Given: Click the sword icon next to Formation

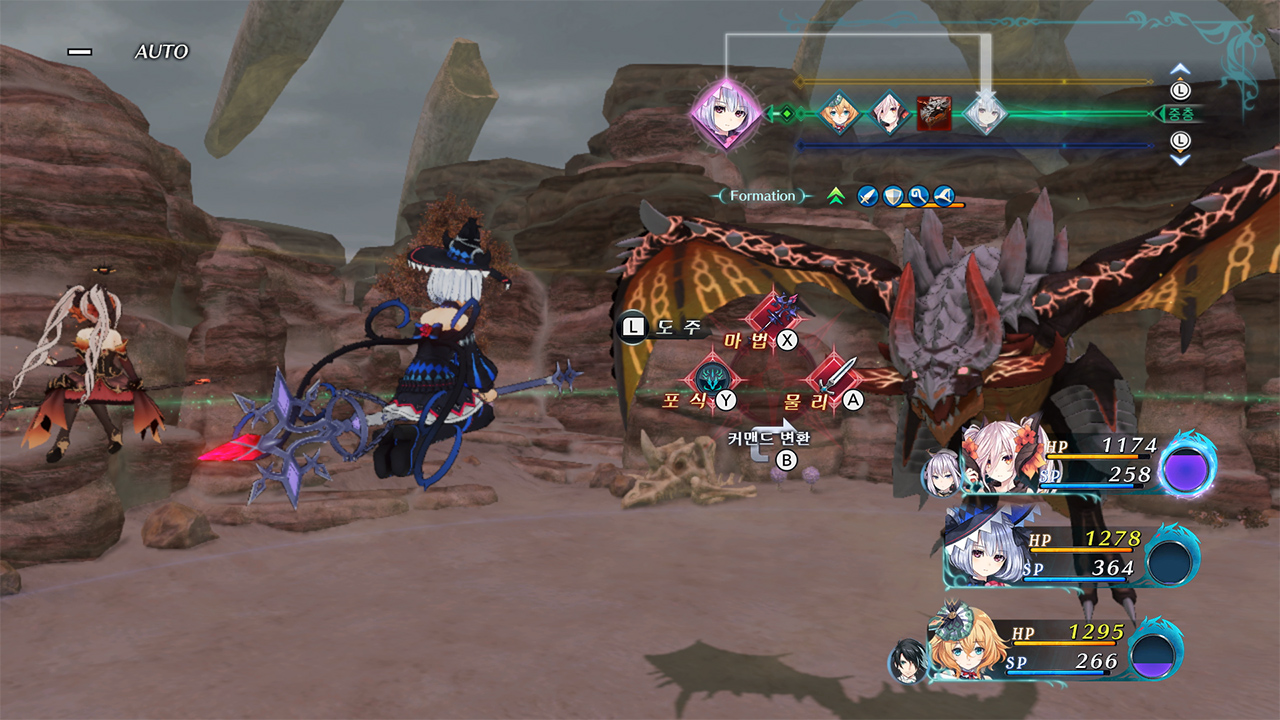Looking at the screenshot, I should click(866, 195).
